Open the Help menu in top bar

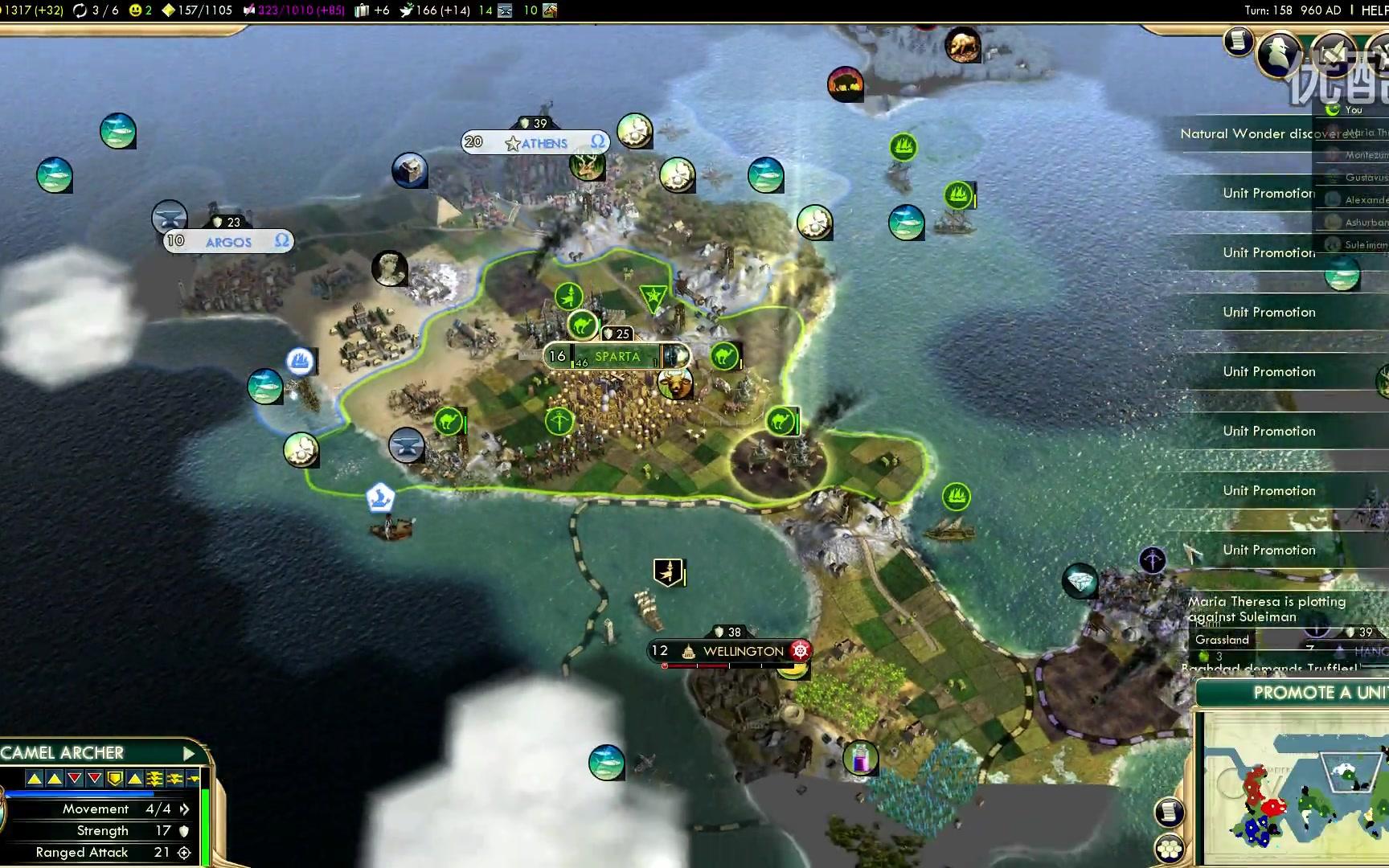point(1375,10)
